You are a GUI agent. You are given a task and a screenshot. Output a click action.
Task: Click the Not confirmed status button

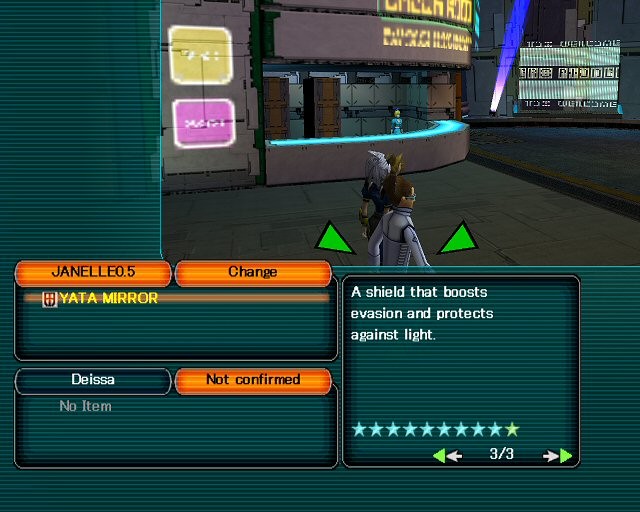[x=252, y=380]
